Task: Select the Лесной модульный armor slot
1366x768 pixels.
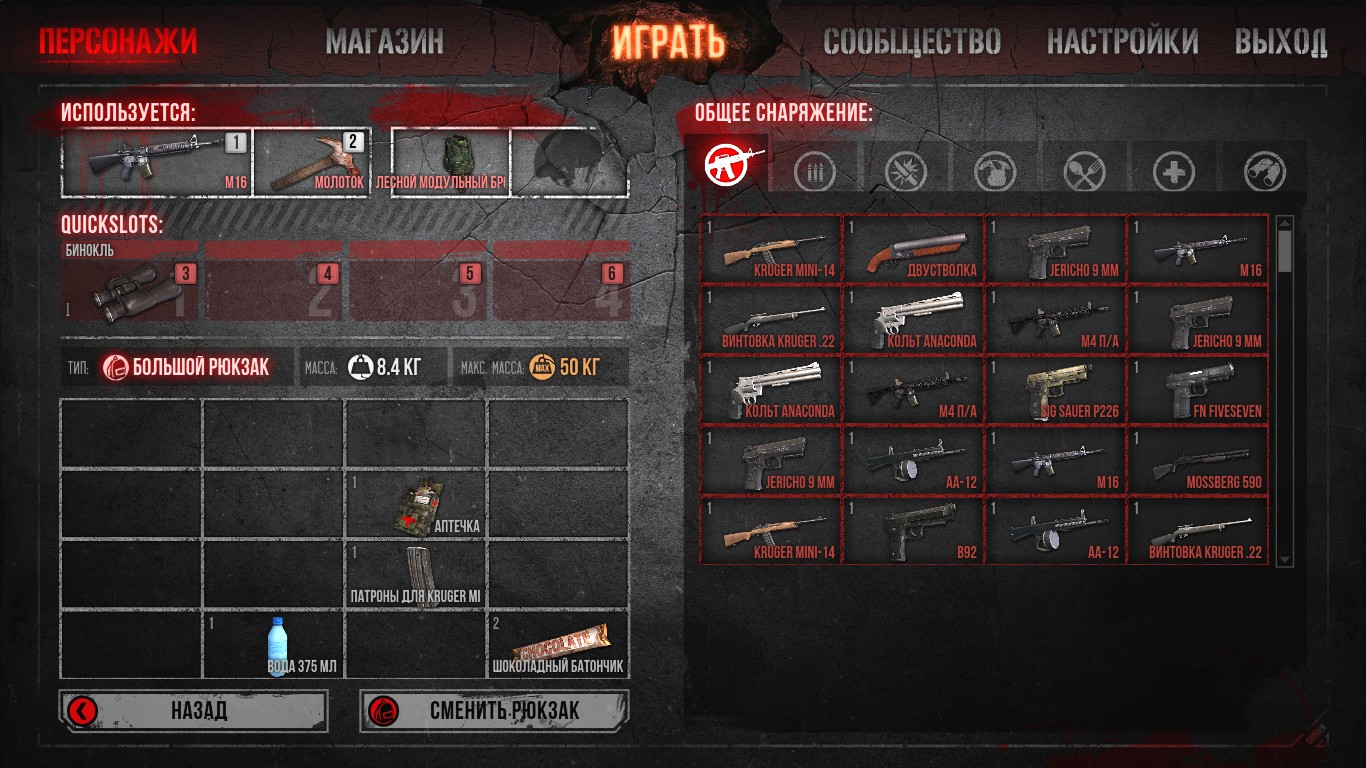Action: pyautogui.click(x=451, y=161)
